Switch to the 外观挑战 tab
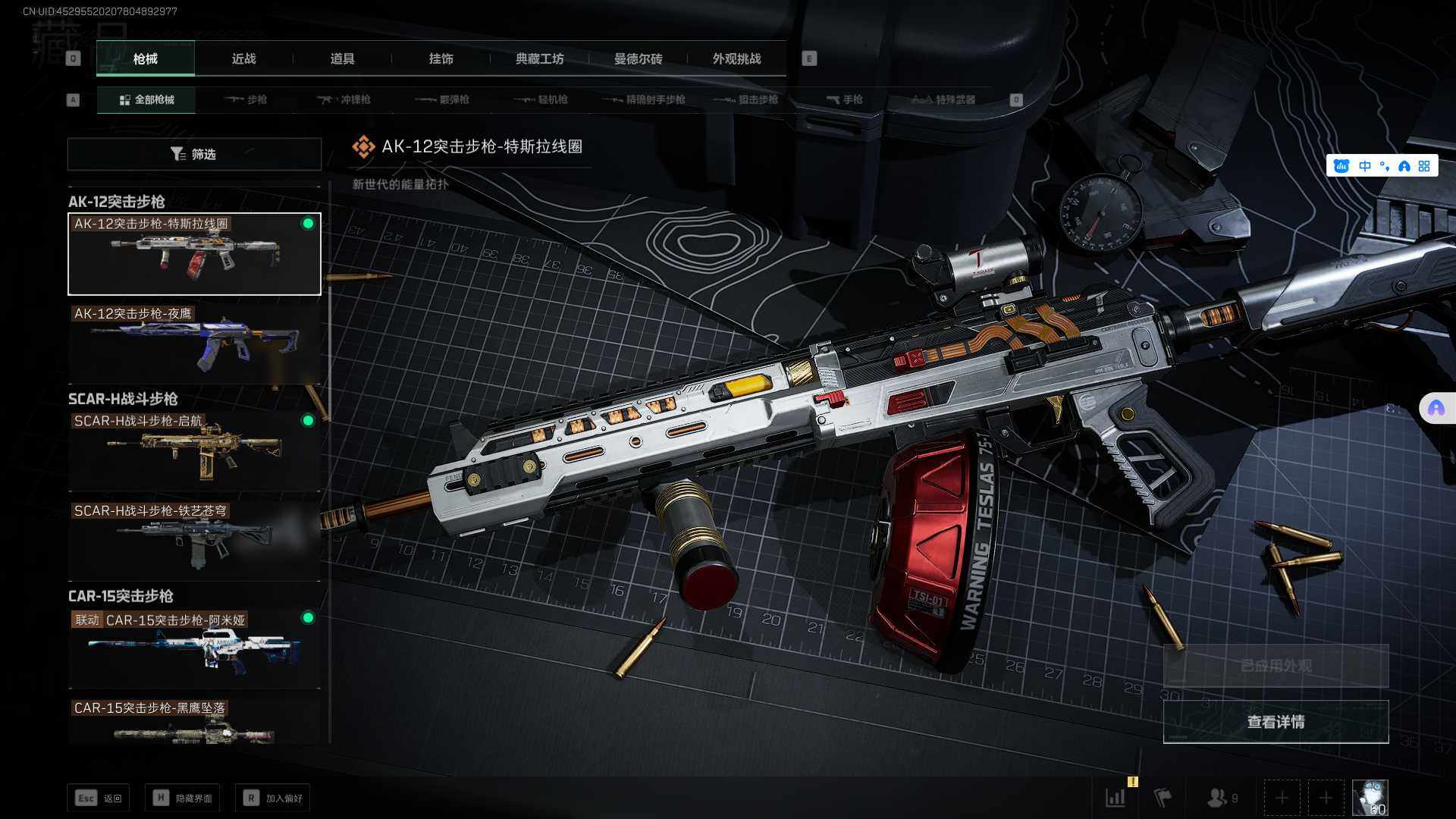Screen dimensions: 1456x819 pos(736,59)
